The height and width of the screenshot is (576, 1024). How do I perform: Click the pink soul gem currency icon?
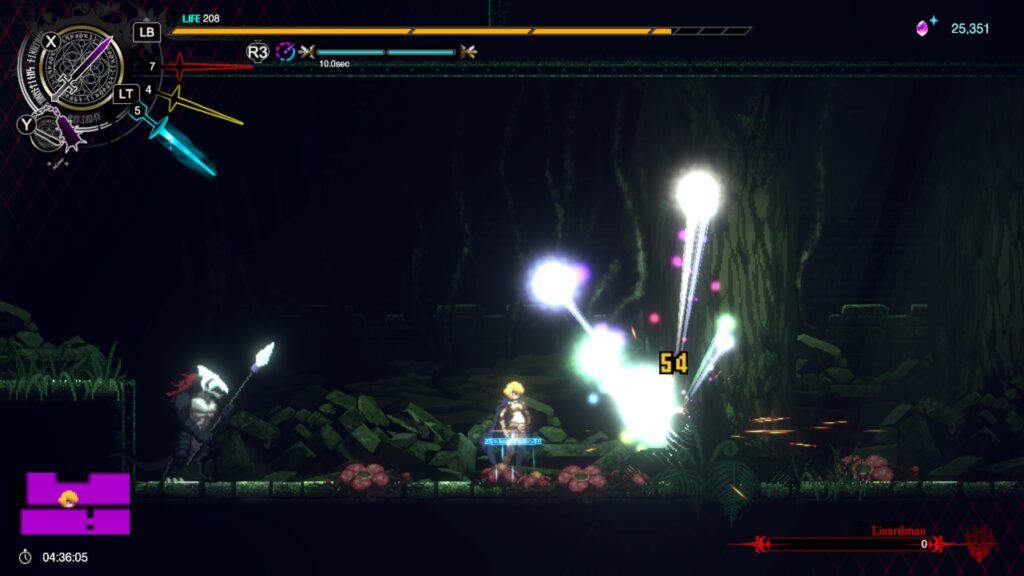[924, 27]
